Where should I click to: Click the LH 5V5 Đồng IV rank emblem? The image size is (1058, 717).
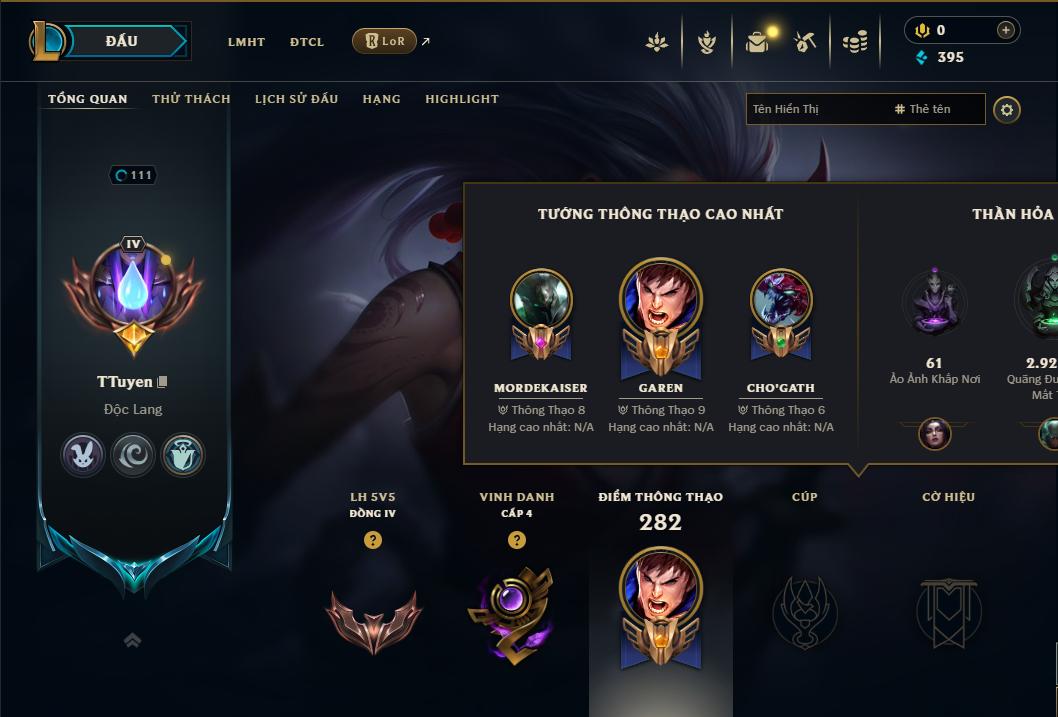373,621
